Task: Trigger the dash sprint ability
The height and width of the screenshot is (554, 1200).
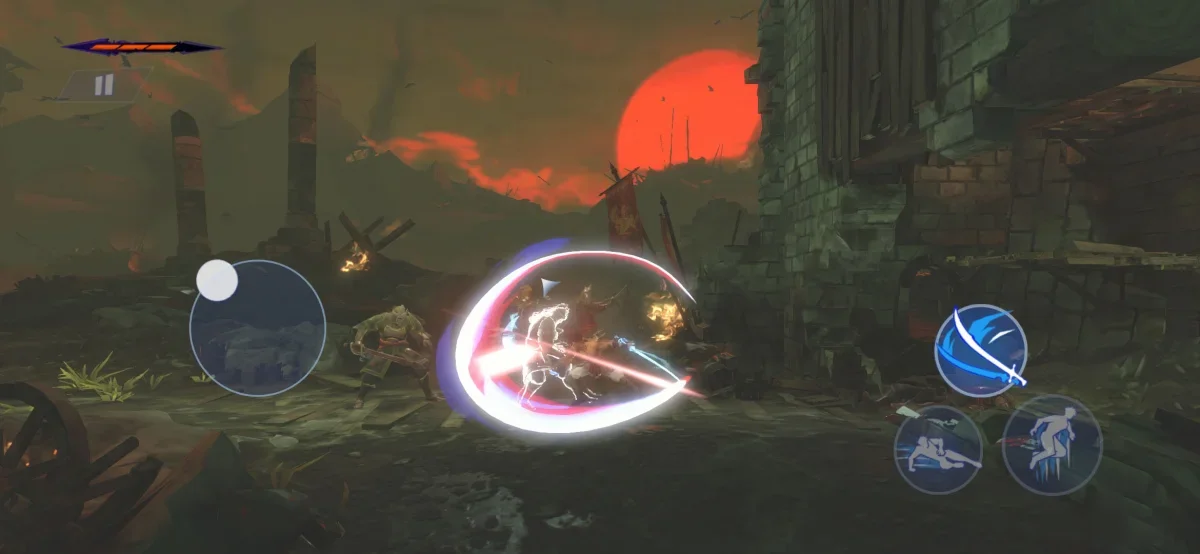Action: (1051, 444)
